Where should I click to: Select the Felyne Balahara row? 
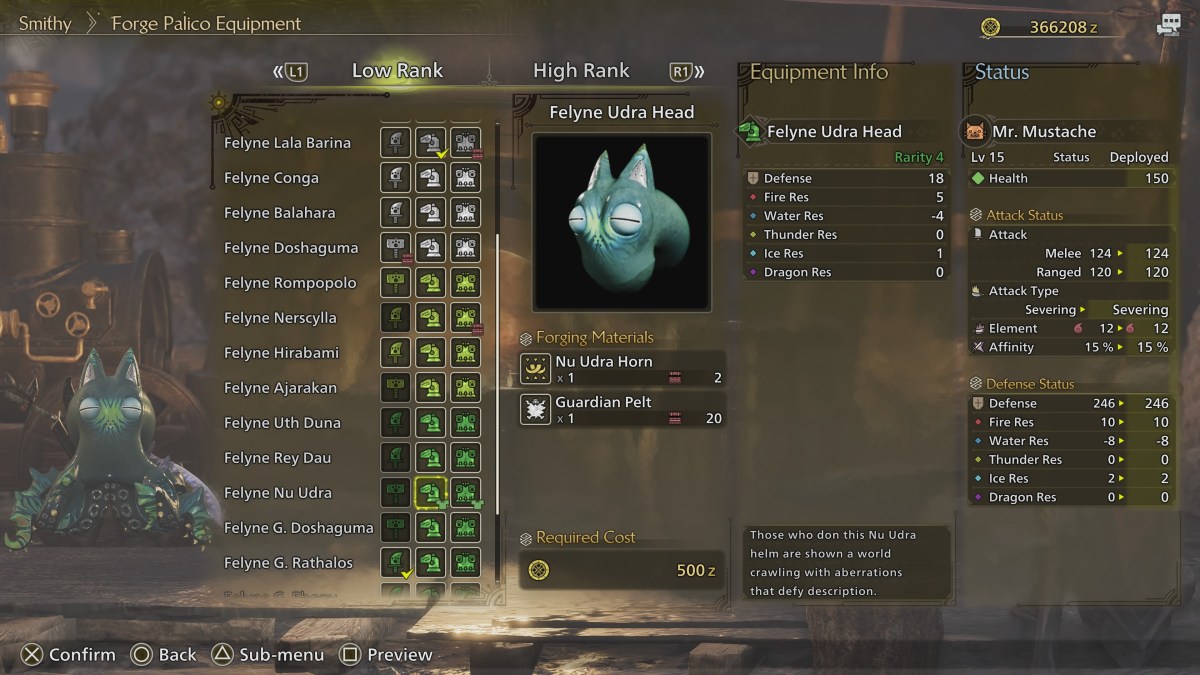[279, 213]
